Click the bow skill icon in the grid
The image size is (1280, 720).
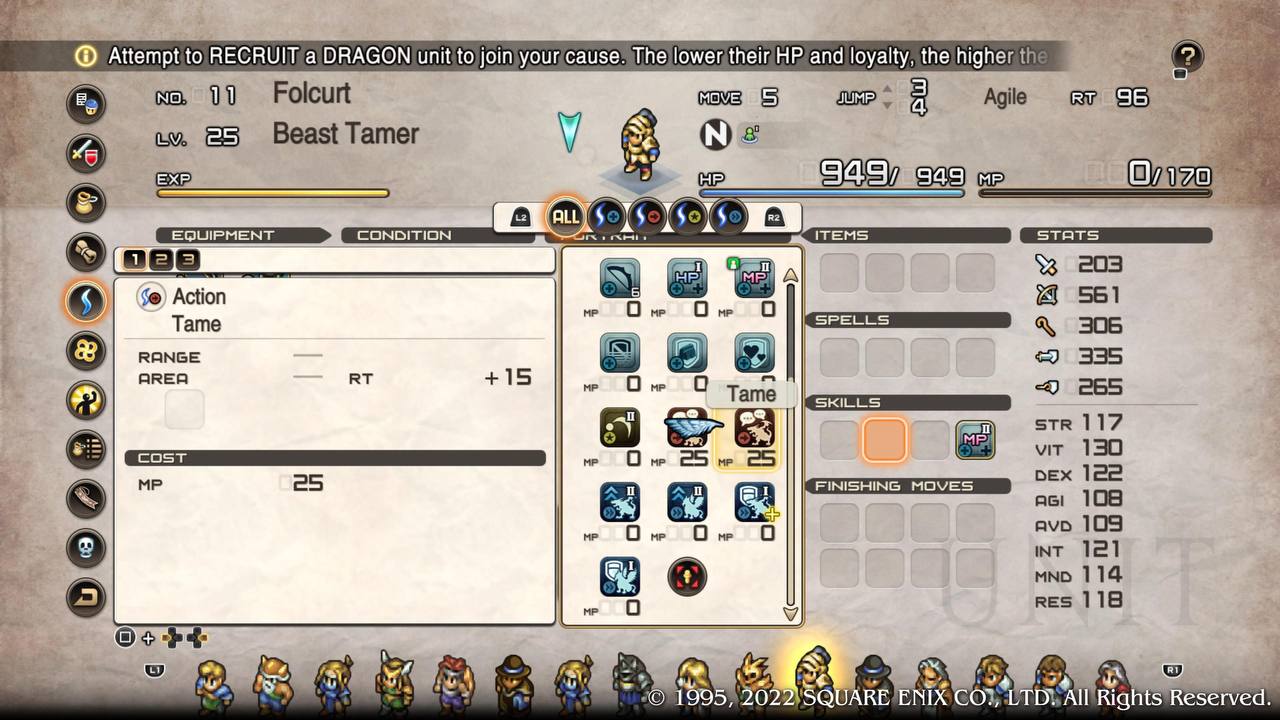(x=620, y=279)
